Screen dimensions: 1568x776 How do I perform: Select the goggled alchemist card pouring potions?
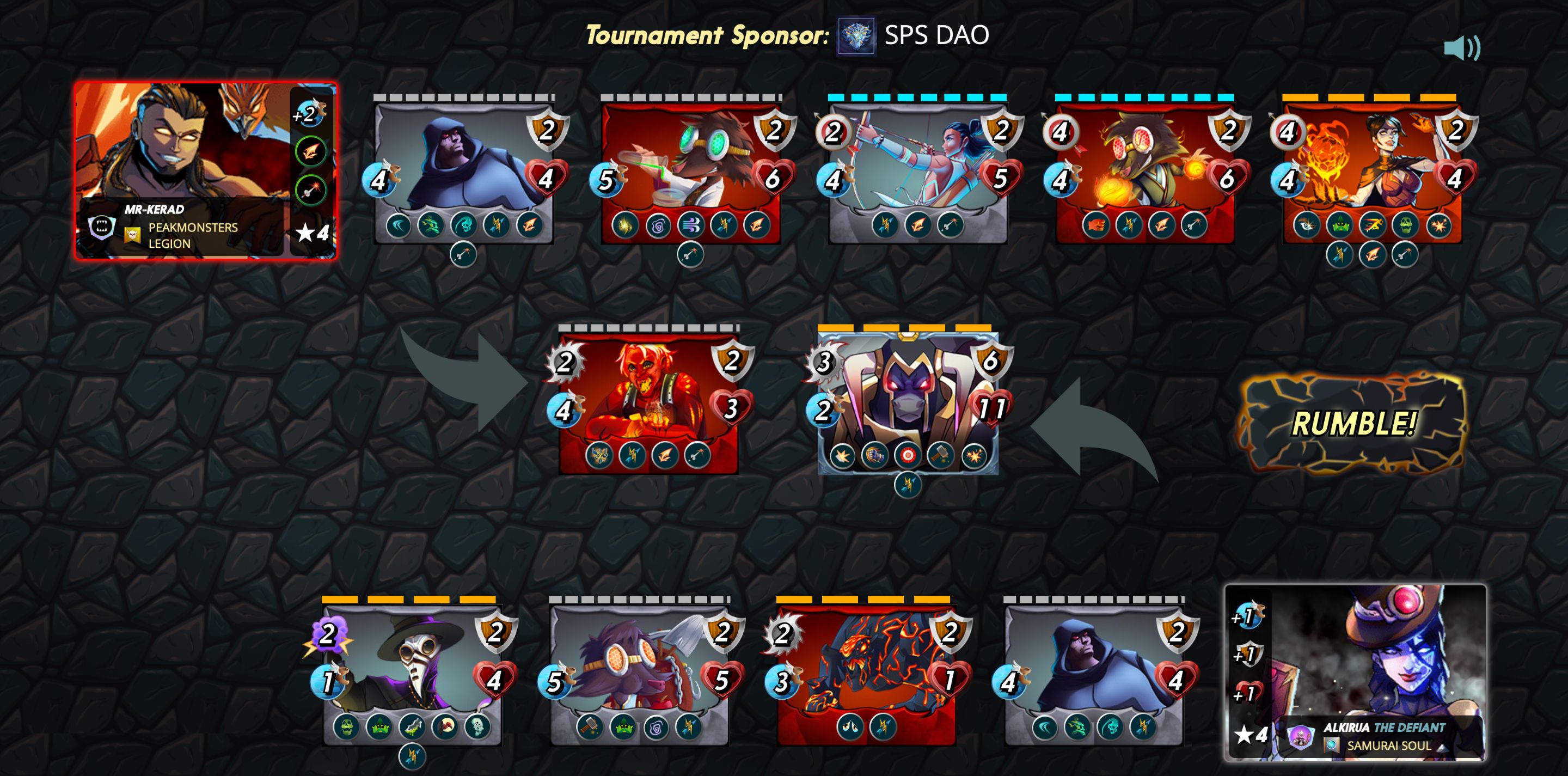pos(691,170)
